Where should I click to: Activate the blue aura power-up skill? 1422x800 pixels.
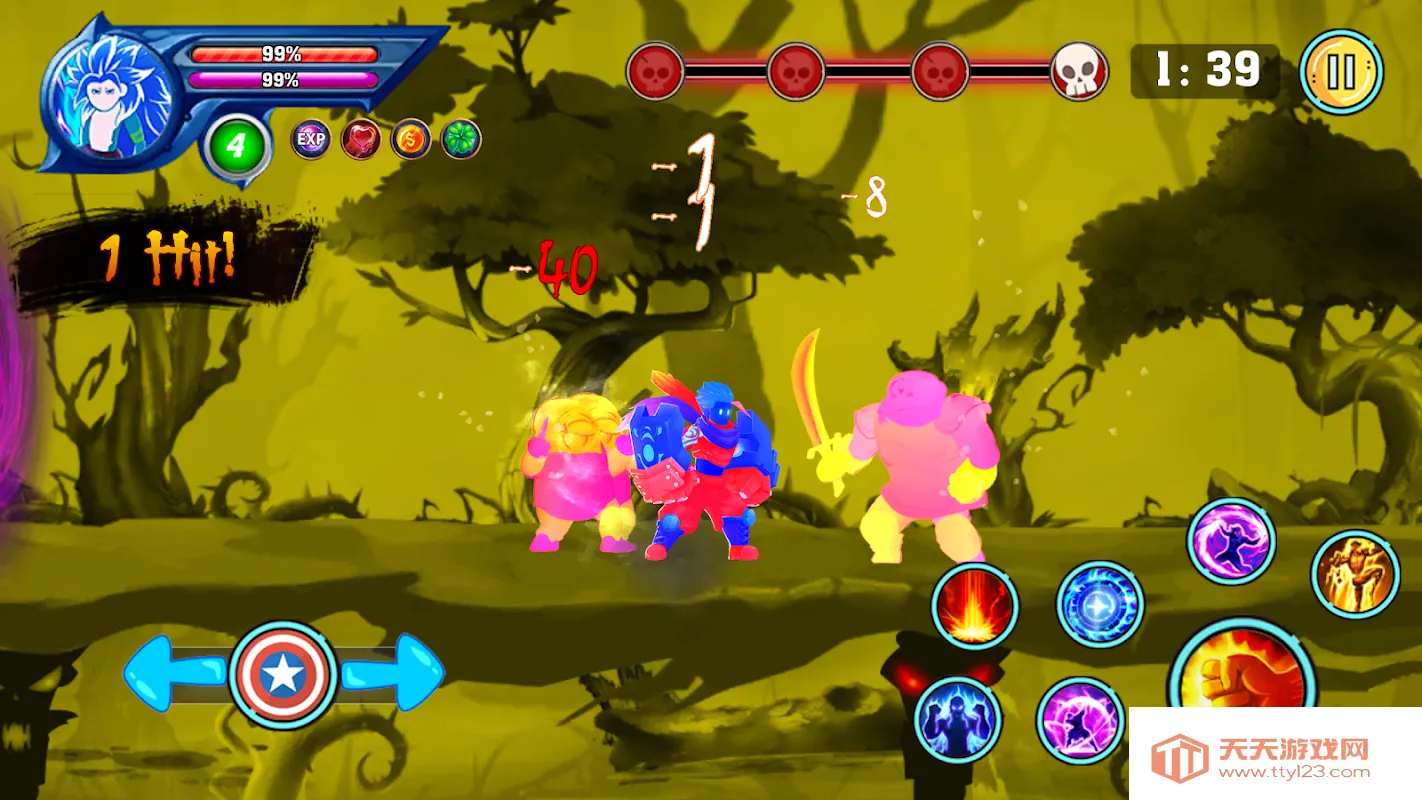(958, 718)
